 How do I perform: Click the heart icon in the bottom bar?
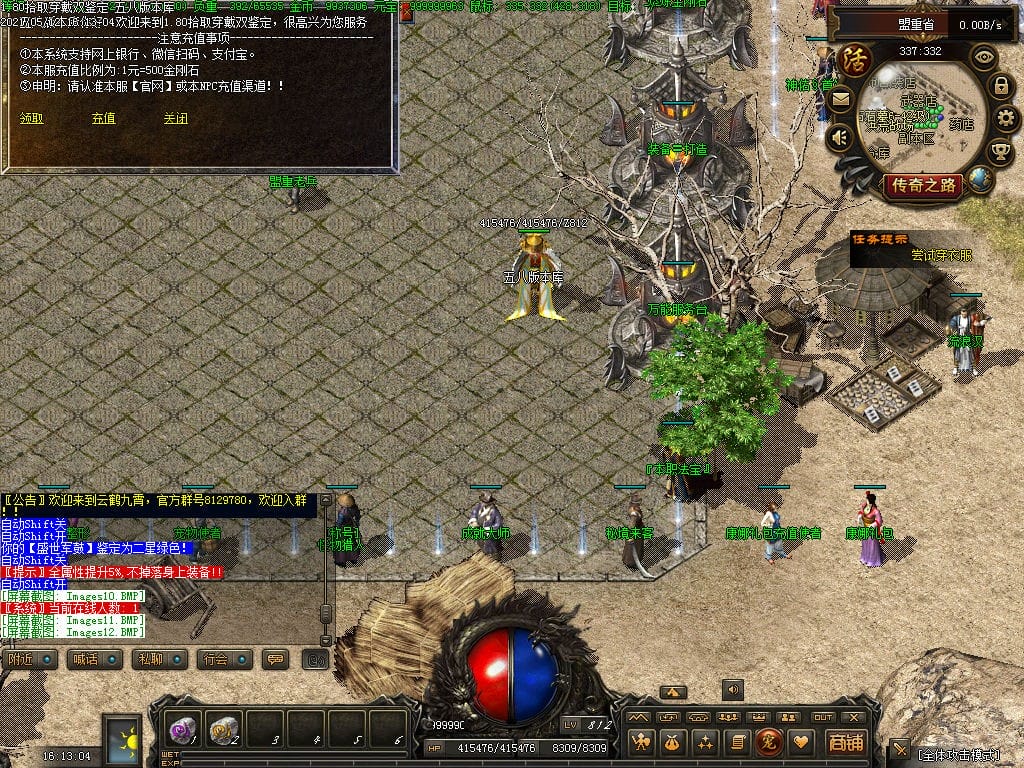[x=800, y=742]
